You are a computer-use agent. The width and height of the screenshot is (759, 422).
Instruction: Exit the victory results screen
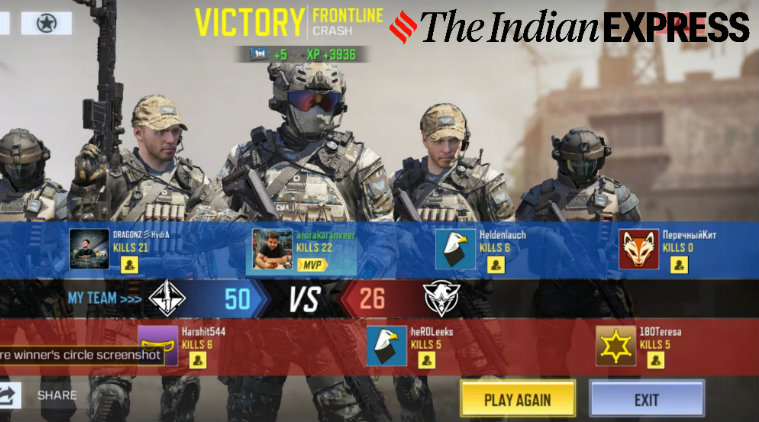tap(646, 399)
